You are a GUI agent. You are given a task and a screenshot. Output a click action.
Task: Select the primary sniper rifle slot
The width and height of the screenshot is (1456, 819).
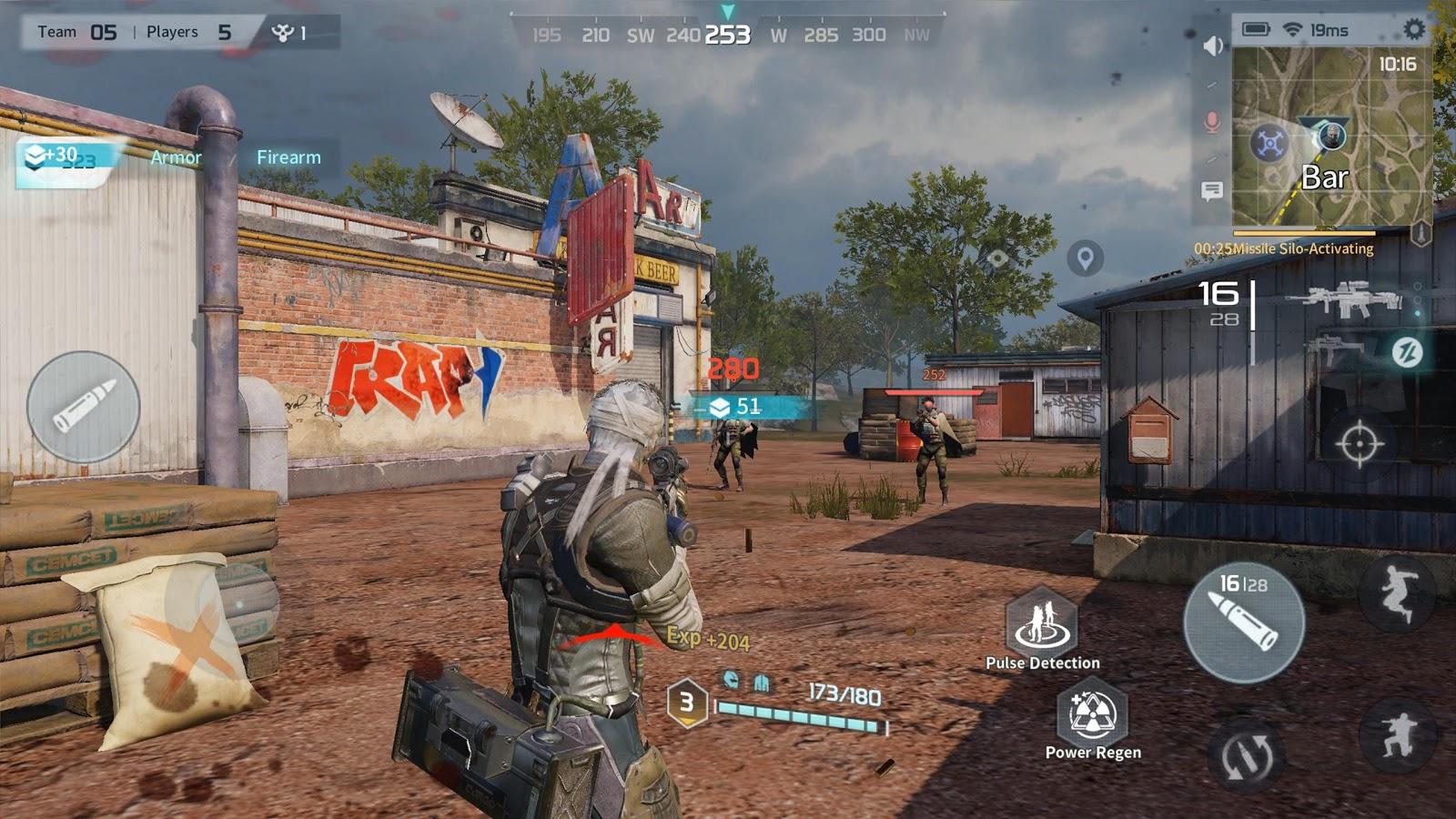(x=1345, y=298)
